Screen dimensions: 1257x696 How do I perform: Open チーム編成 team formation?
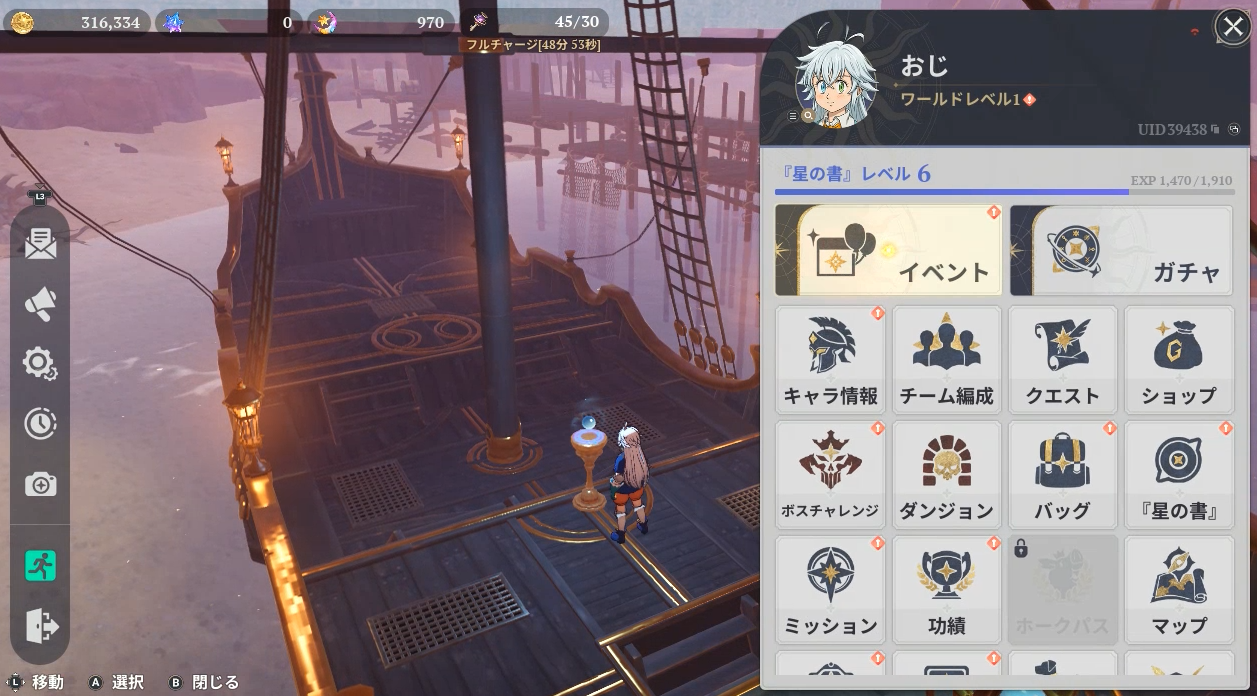pos(946,360)
